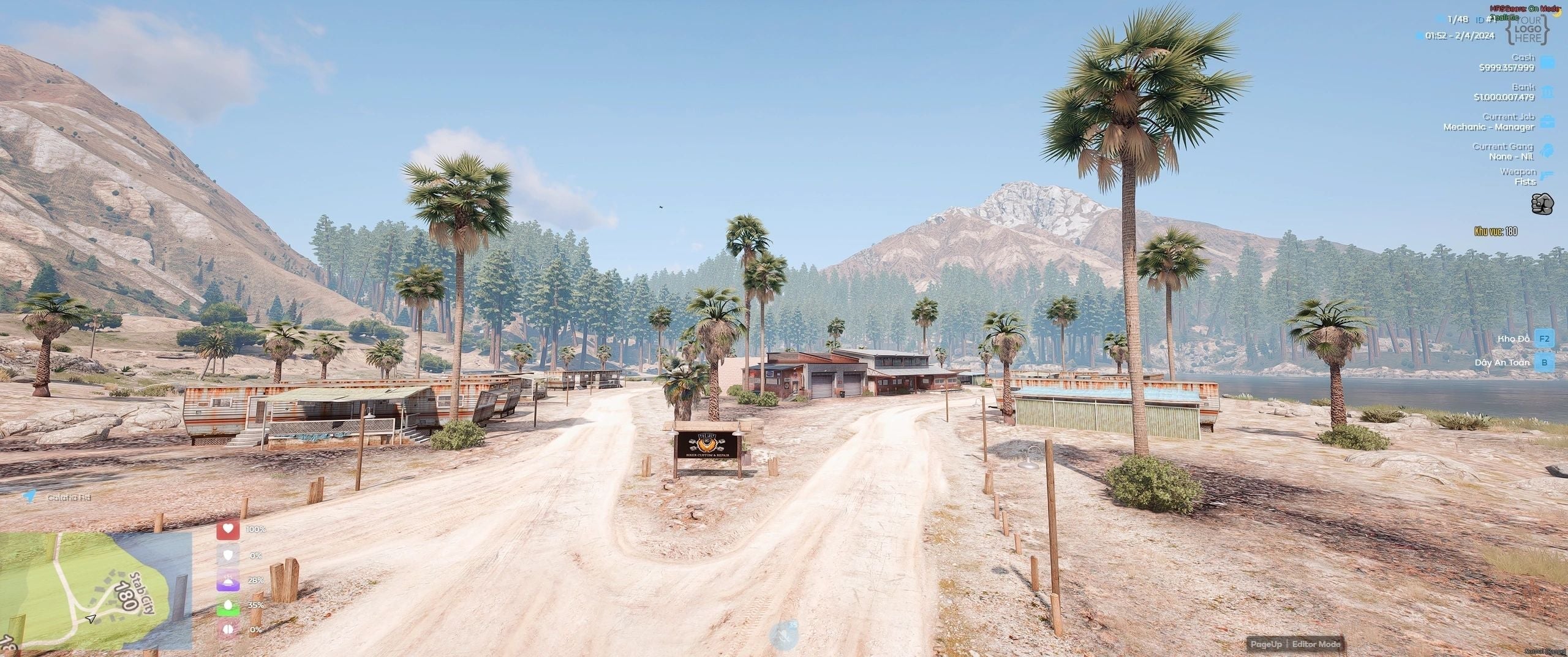Select the grey shield armor icon

click(x=228, y=555)
